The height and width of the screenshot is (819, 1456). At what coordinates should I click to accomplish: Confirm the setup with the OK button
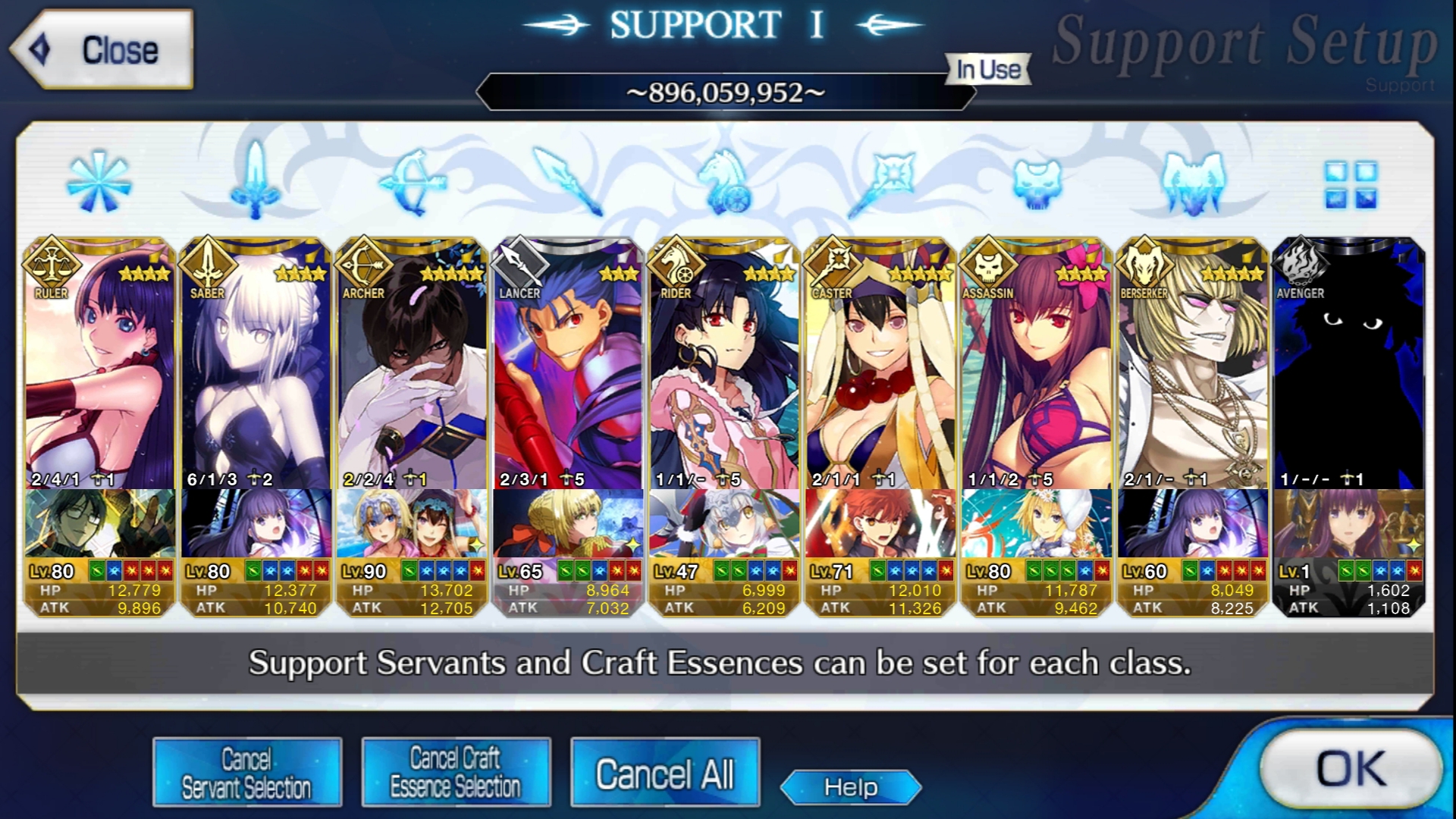pos(1351,768)
